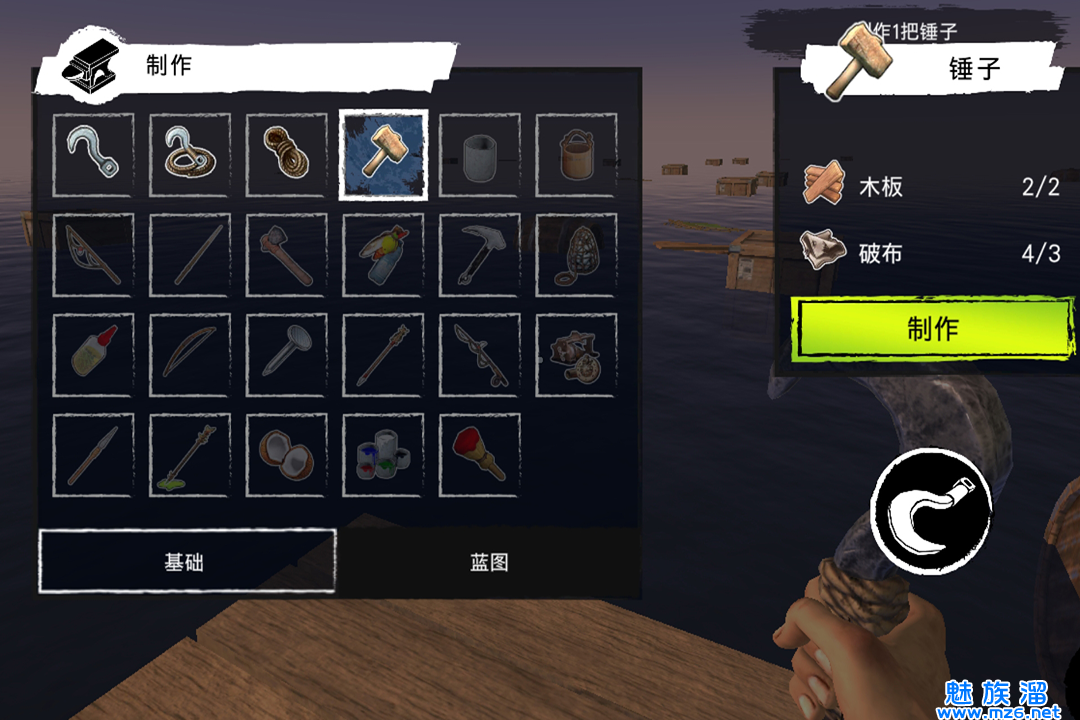Select the stone axe recipe
The height and width of the screenshot is (720, 1080).
point(287,255)
